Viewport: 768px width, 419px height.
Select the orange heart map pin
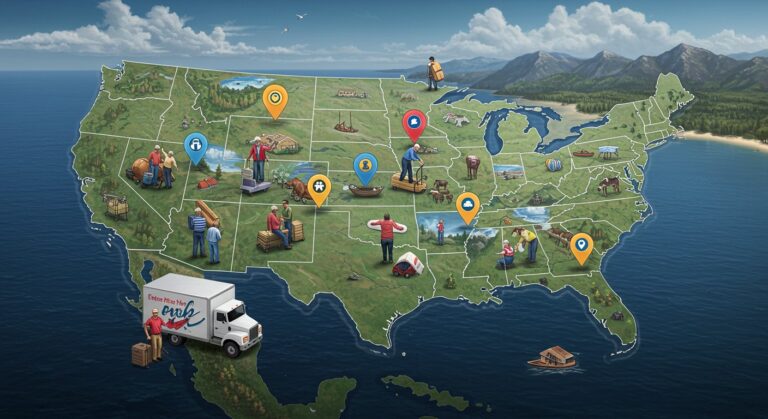pos(273,99)
